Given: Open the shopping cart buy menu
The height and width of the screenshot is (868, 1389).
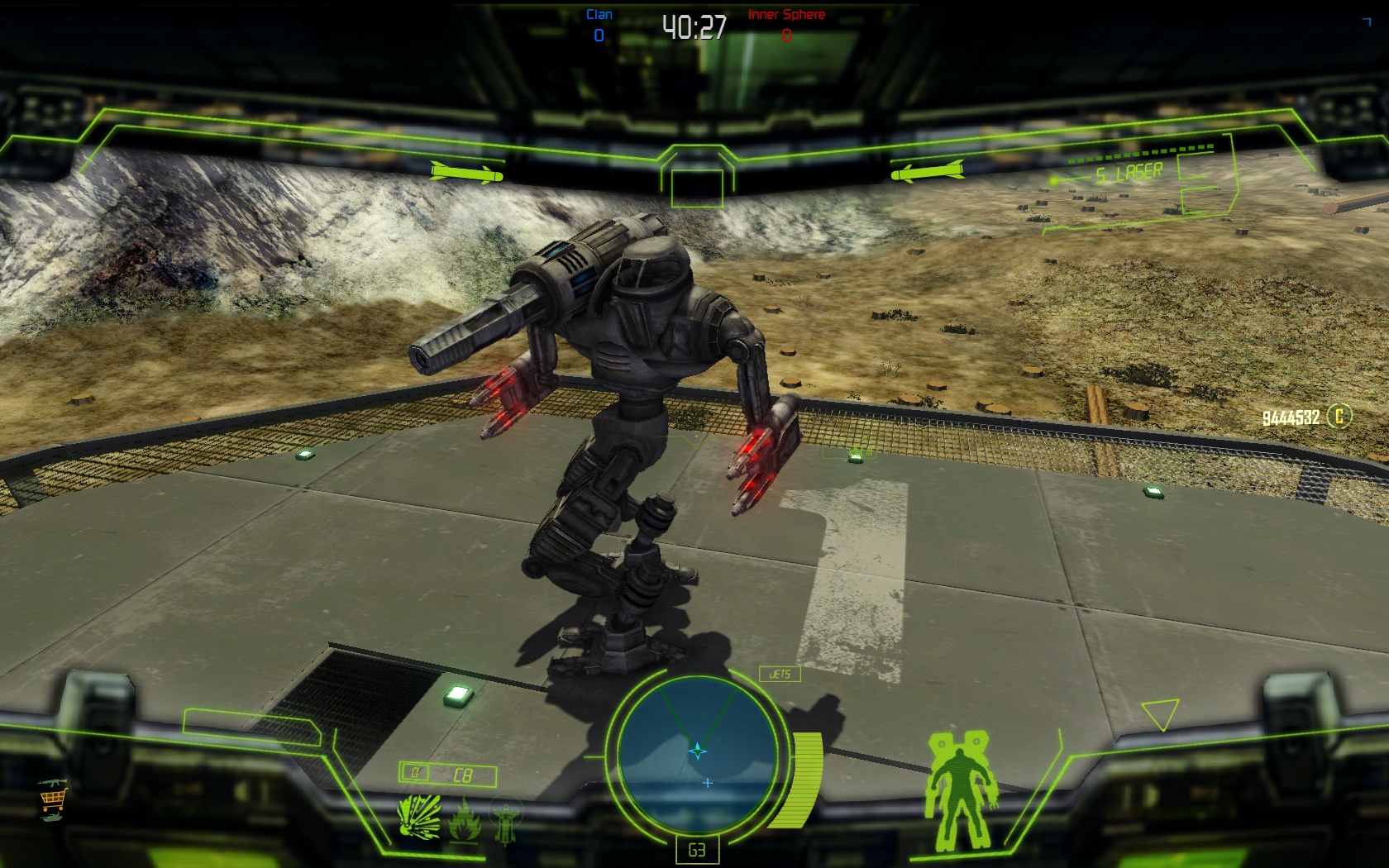Looking at the screenshot, I should [x=52, y=799].
